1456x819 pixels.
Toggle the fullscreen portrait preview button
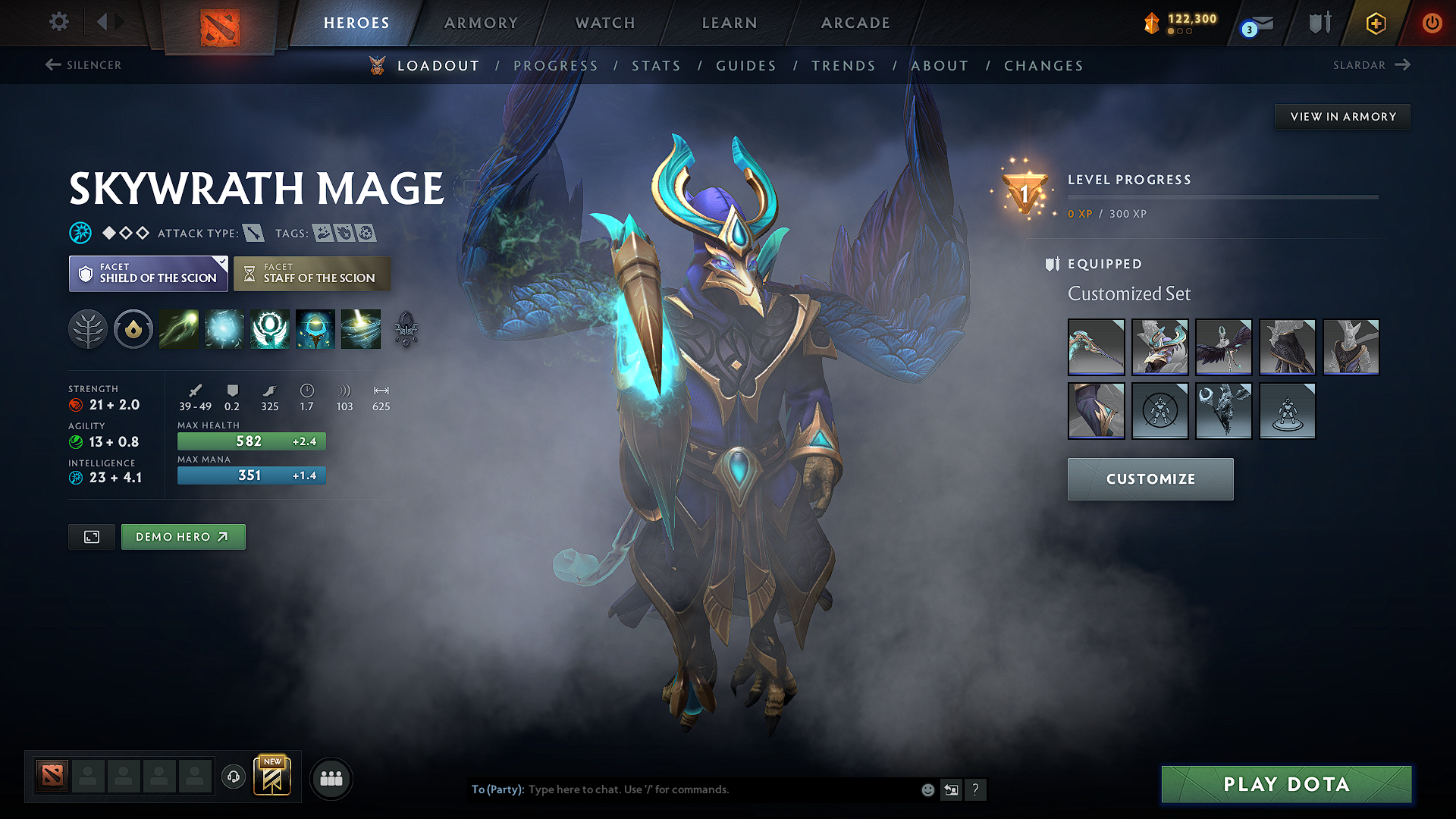click(91, 536)
